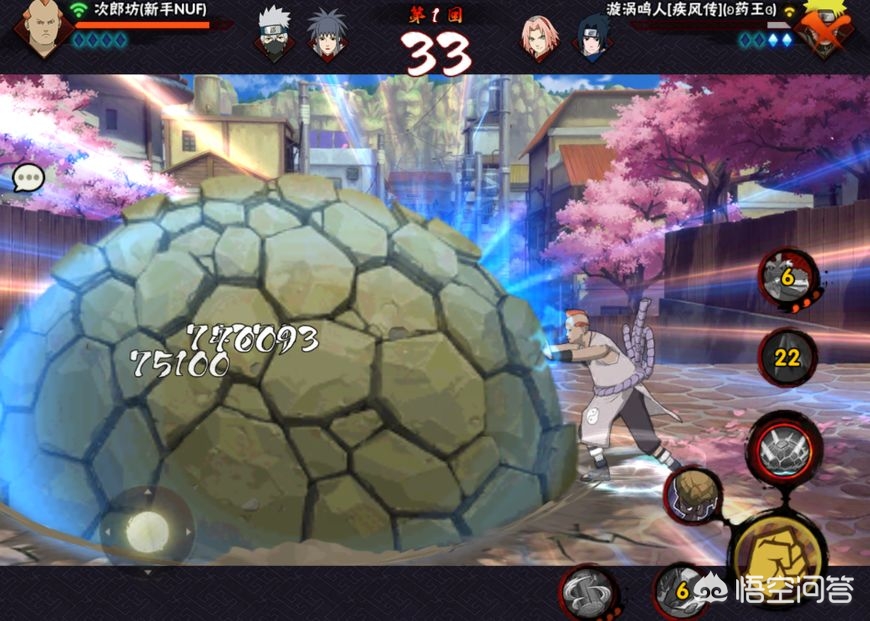Activate the rock golem head skill
The width and height of the screenshot is (870, 621).
693,493
